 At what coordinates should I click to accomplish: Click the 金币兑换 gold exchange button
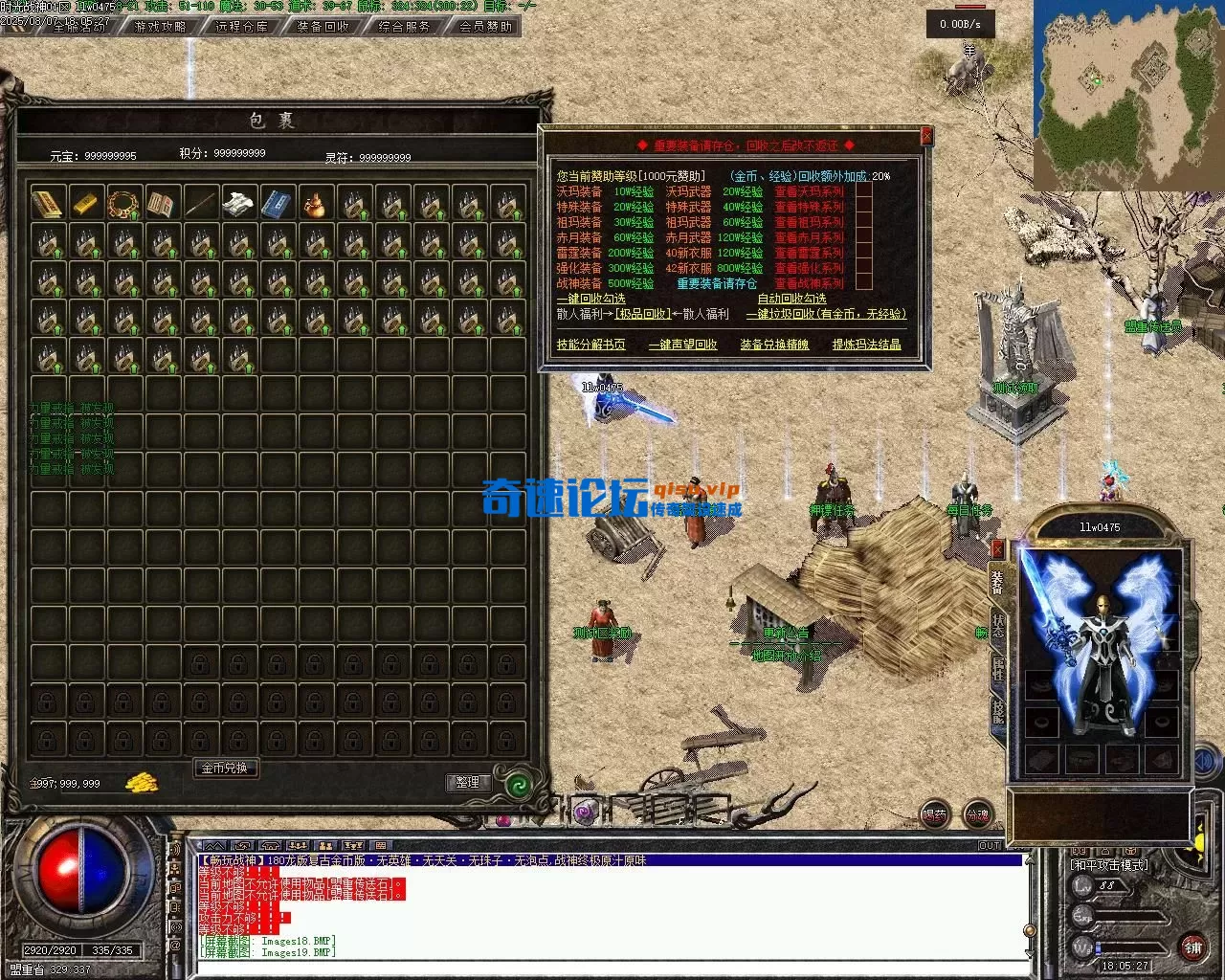[225, 768]
